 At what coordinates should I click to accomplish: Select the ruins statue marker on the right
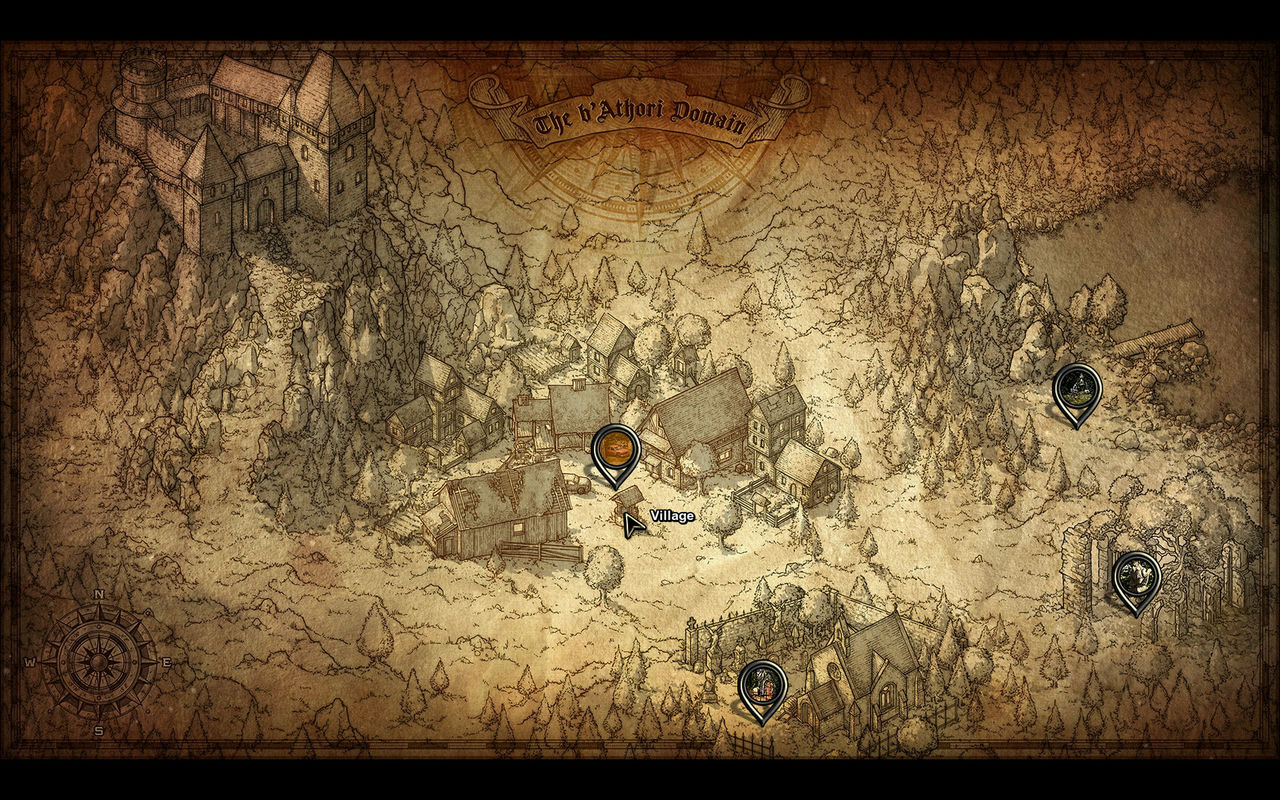[x=1137, y=575]
